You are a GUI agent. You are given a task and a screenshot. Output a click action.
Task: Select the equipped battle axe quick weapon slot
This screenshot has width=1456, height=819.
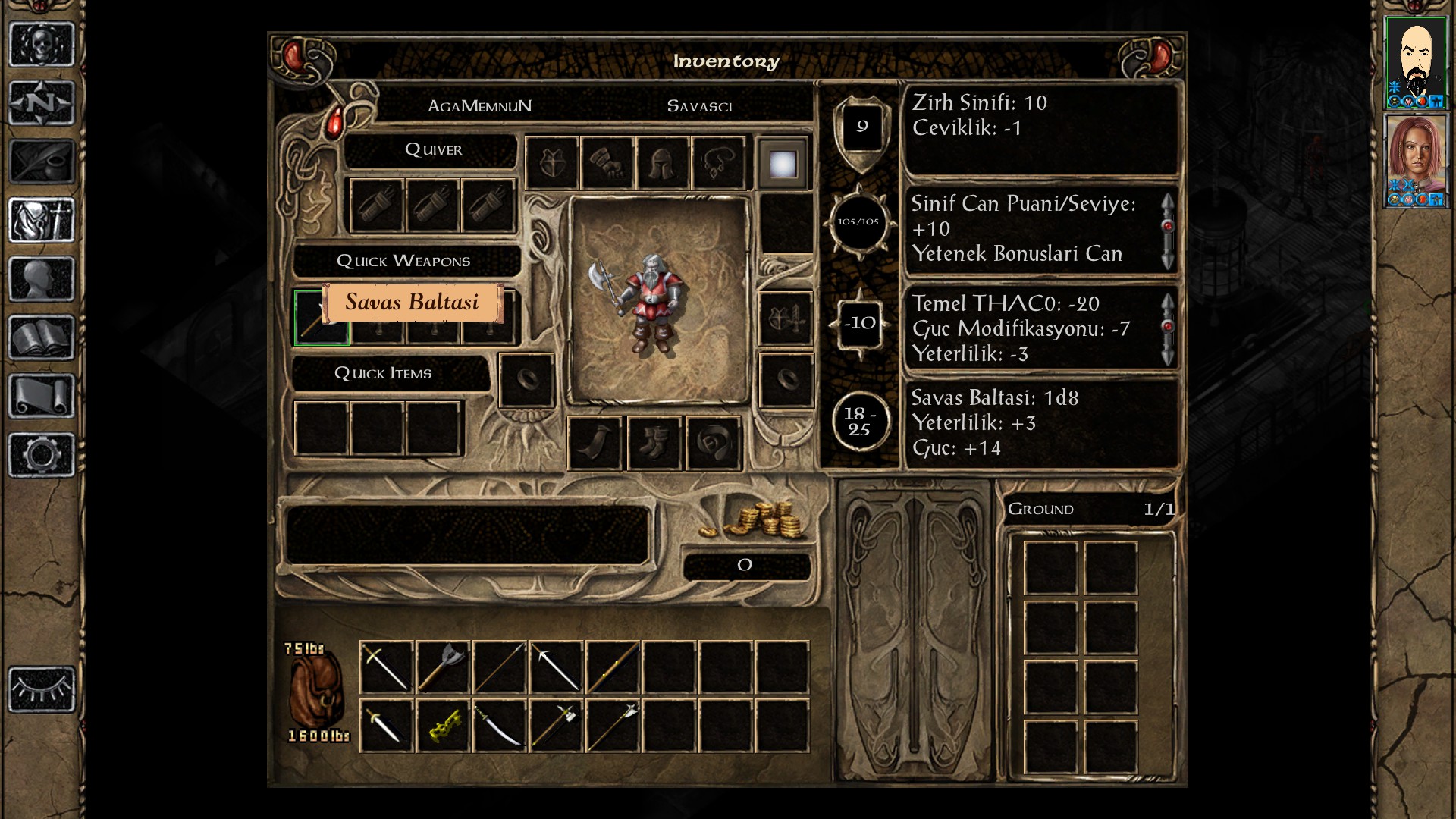point(321,318)
